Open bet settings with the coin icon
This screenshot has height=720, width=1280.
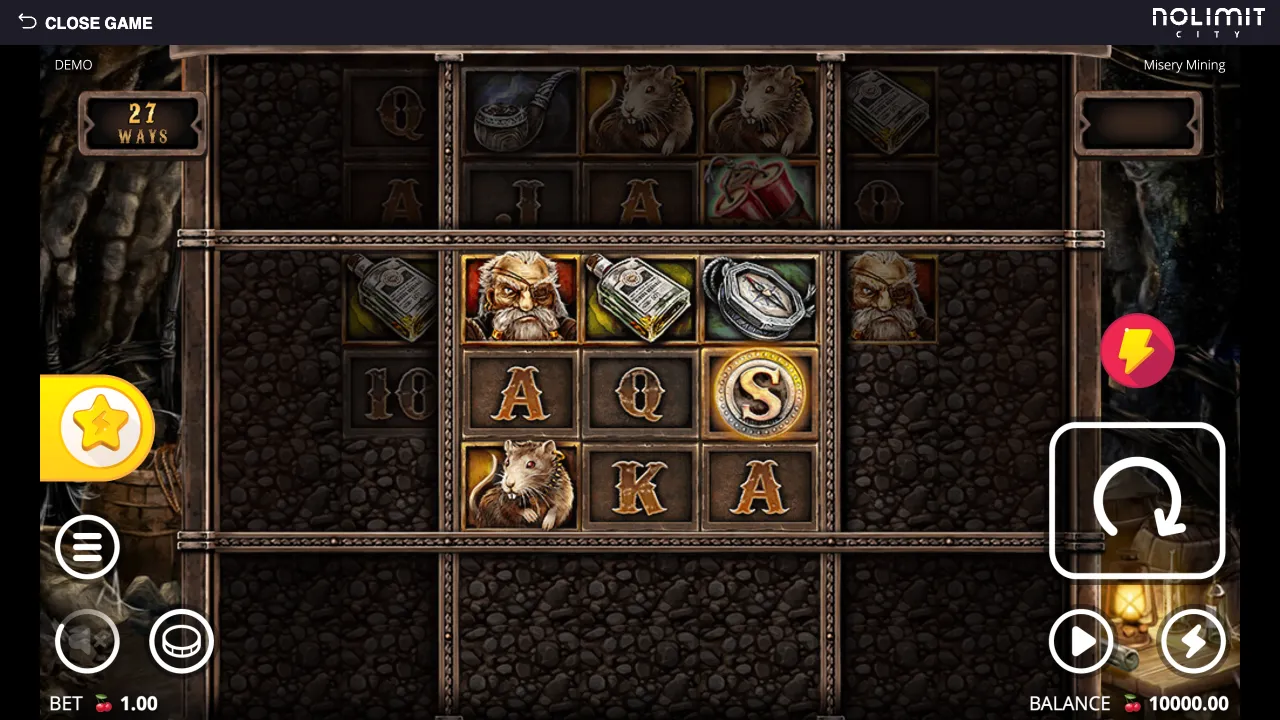click(181, 641)
